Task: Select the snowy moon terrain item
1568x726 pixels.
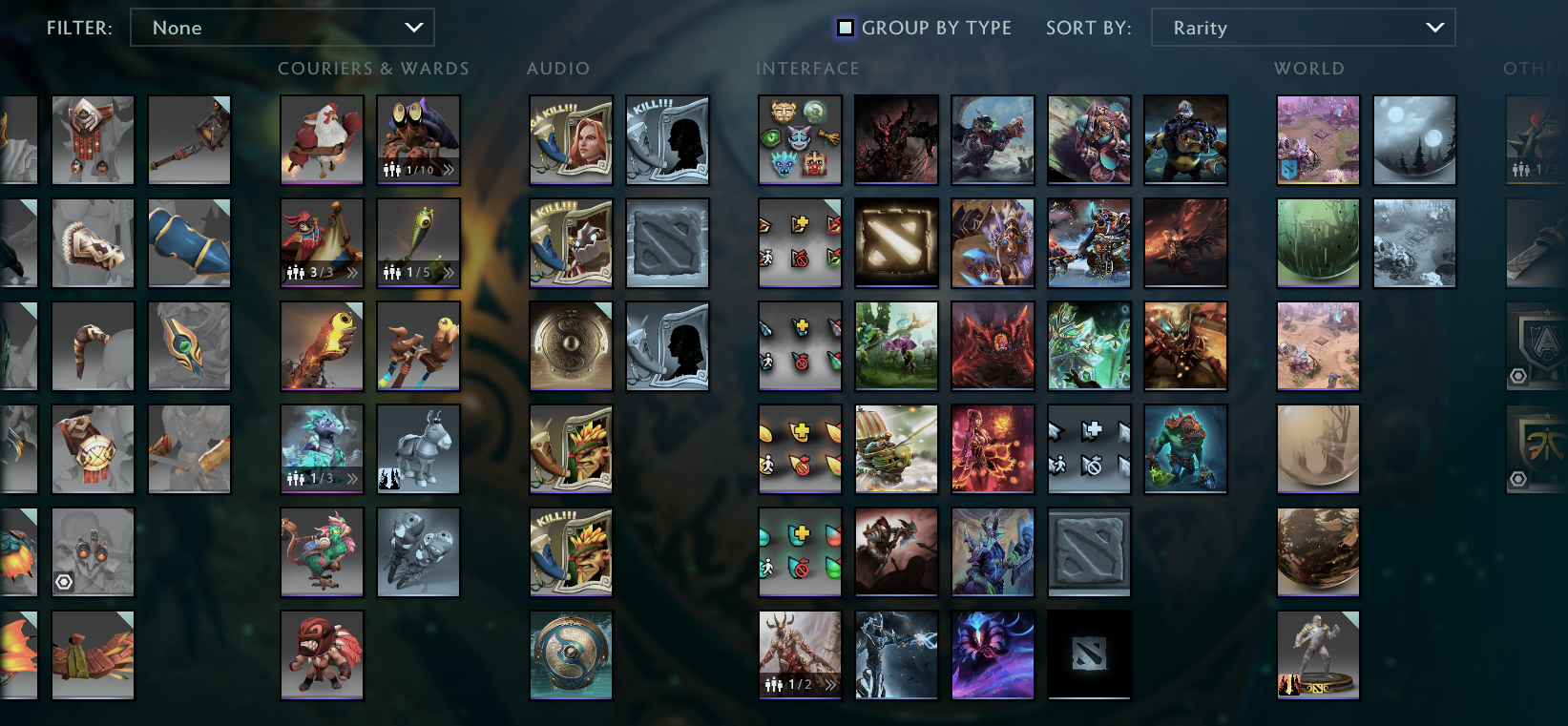Action: tap(1414, 140)
